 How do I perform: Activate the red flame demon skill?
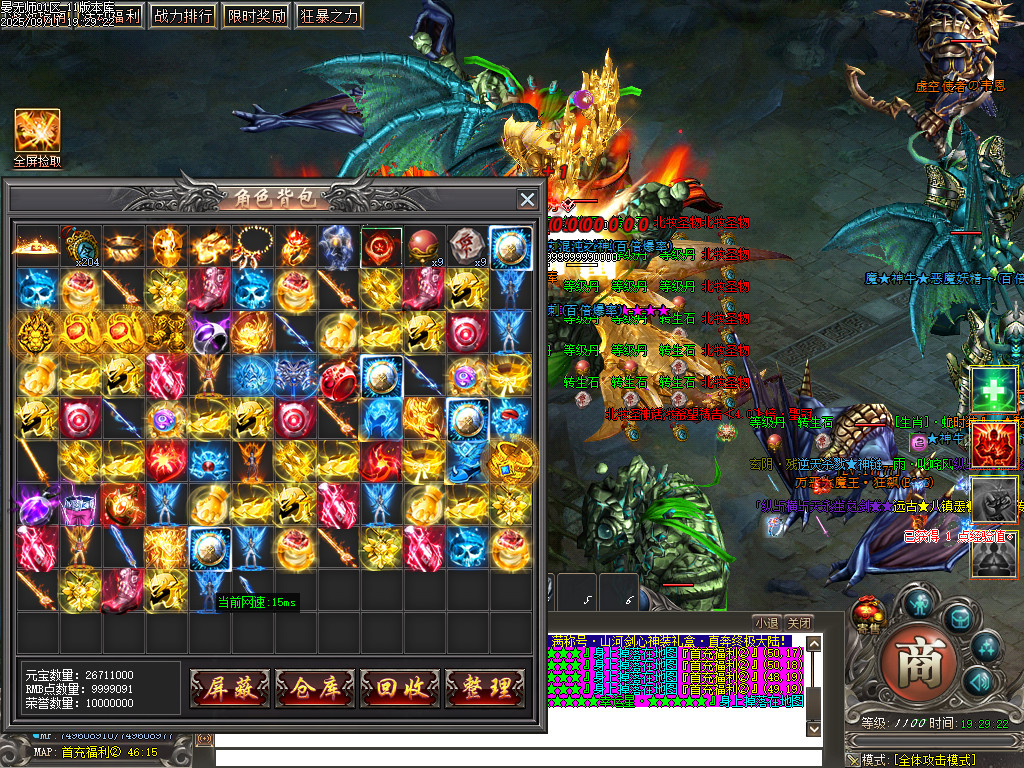click(995, 444)
